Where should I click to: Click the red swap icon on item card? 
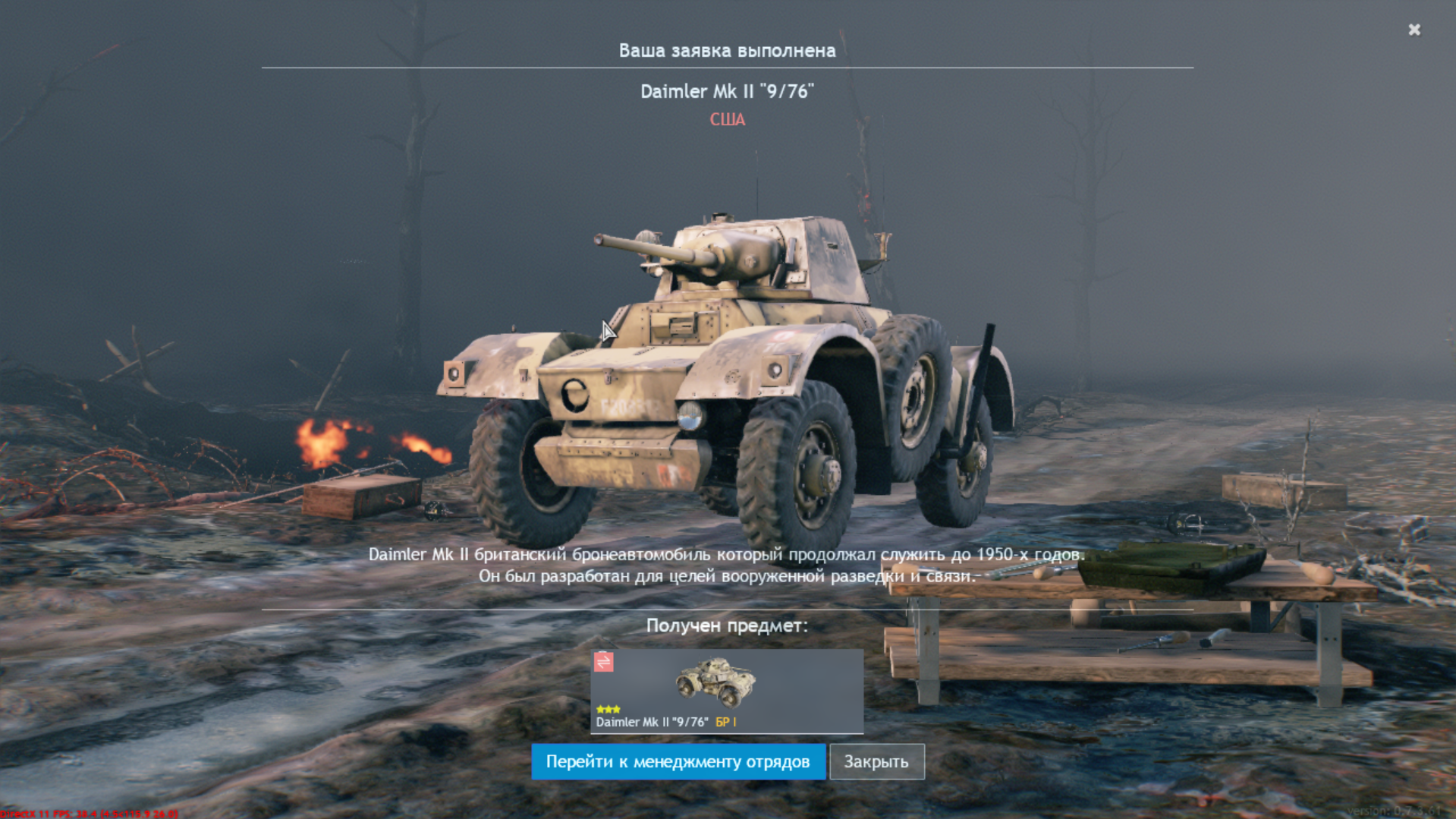604,662
